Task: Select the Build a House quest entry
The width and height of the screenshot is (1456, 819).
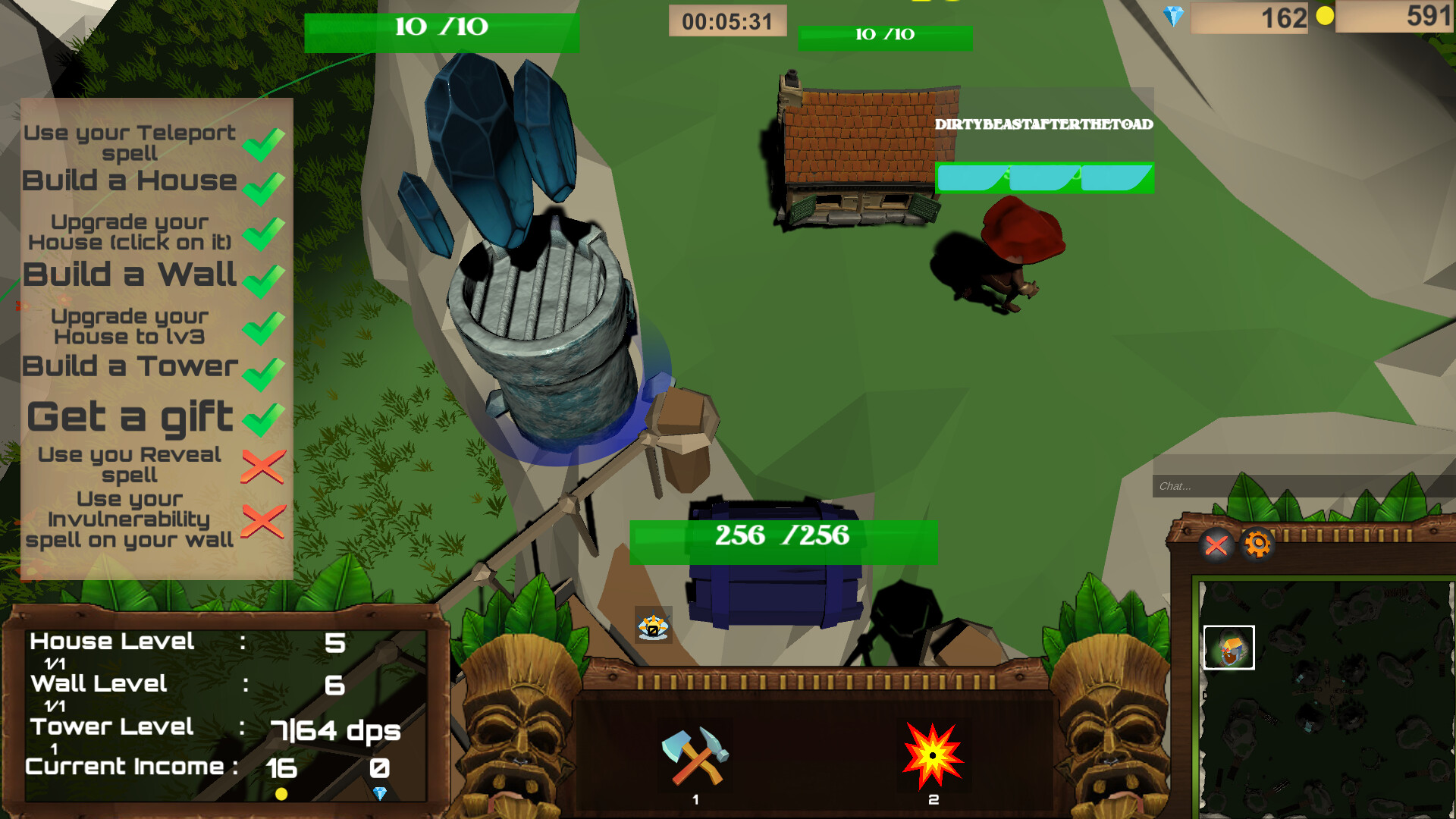Action: tap(129, 180)
